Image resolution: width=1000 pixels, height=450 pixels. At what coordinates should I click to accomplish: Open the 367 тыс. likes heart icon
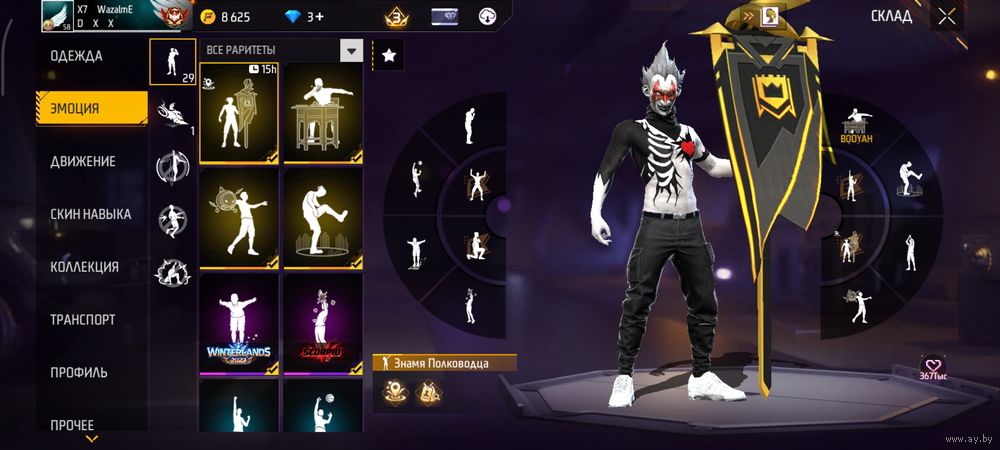(934, 367)
